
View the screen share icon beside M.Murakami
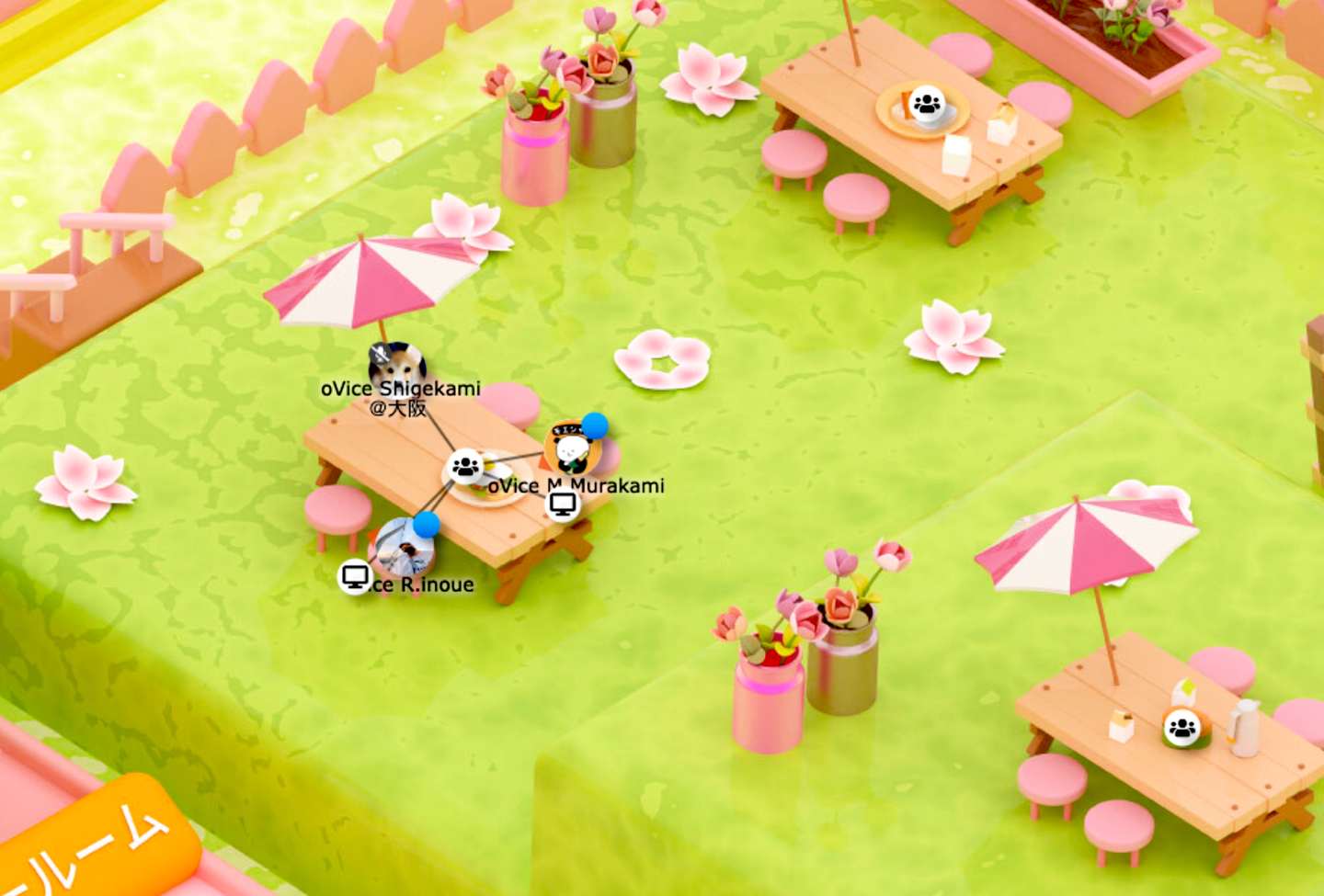coord(563,504)
